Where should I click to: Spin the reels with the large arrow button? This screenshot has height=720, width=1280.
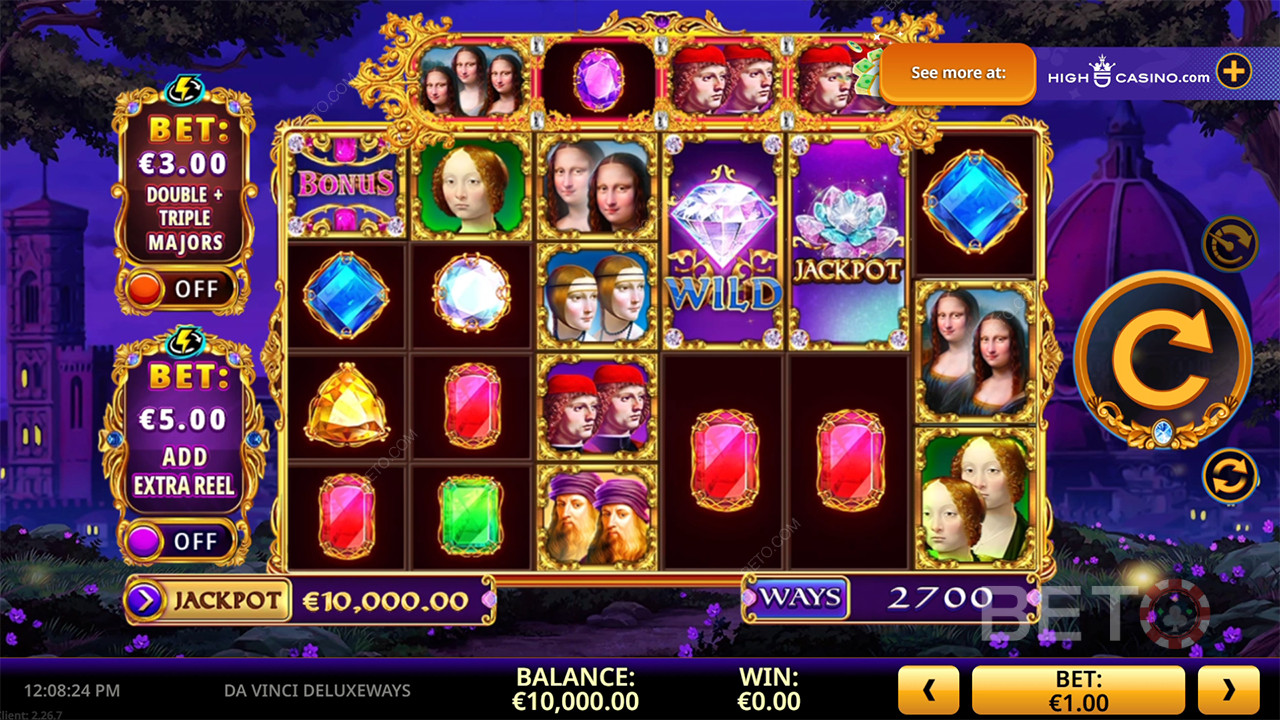coord(1162,356)
